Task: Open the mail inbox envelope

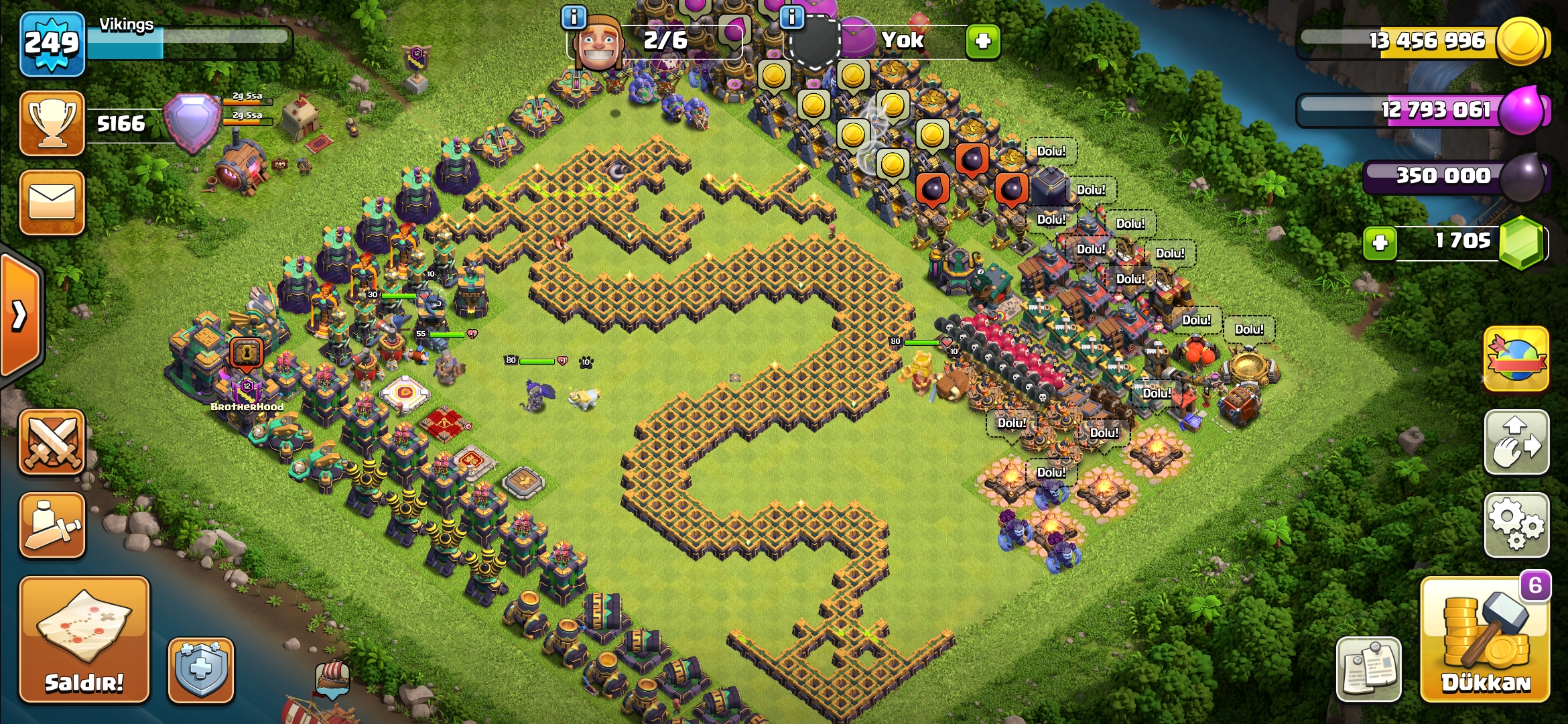Action: coord(52,202)
